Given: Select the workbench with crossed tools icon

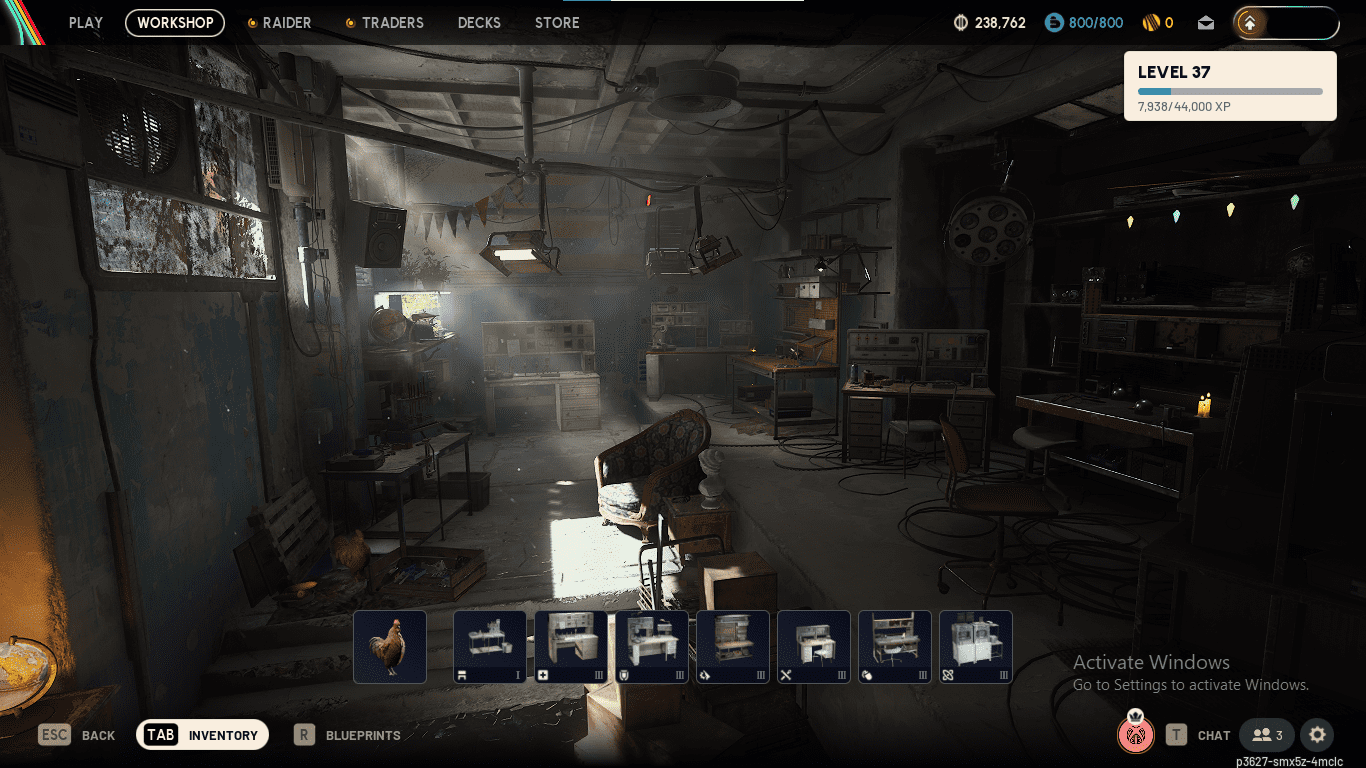Looking at the screenshot, I should pos(813,646).
